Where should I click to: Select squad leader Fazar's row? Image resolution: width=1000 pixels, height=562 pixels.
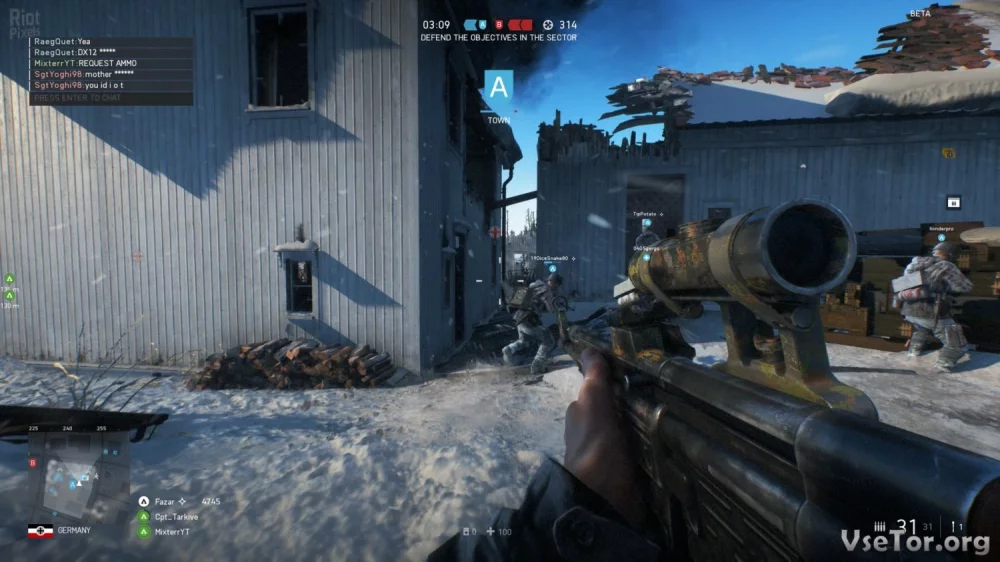point(180,501)
